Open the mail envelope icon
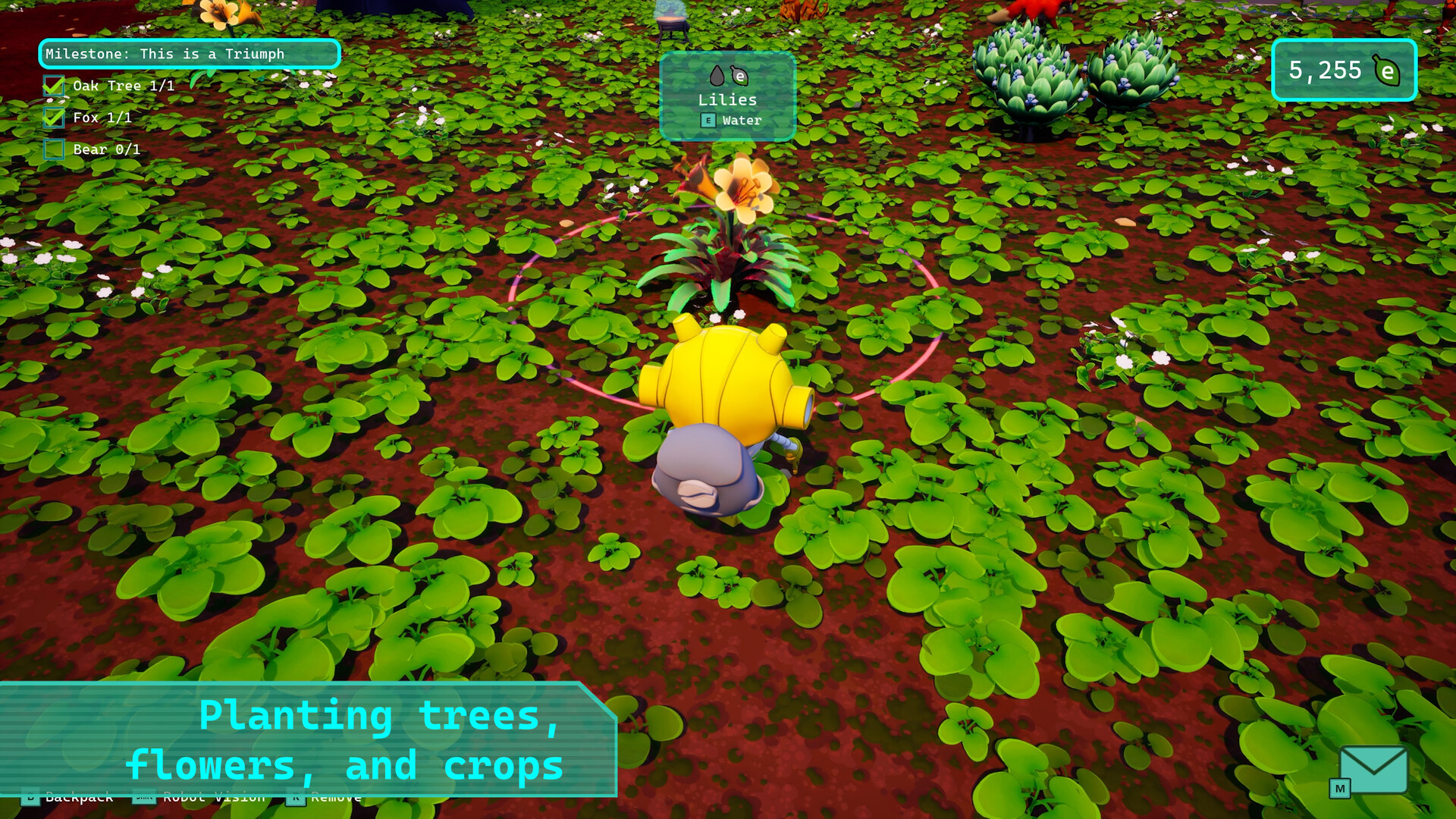1456x819 pixels. point(1373,770)
